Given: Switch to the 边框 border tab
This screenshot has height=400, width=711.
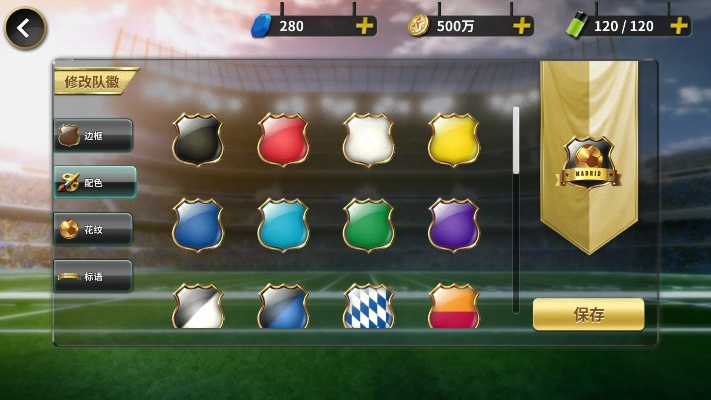Looking at the screenshot, I should [x=93, y=135].
